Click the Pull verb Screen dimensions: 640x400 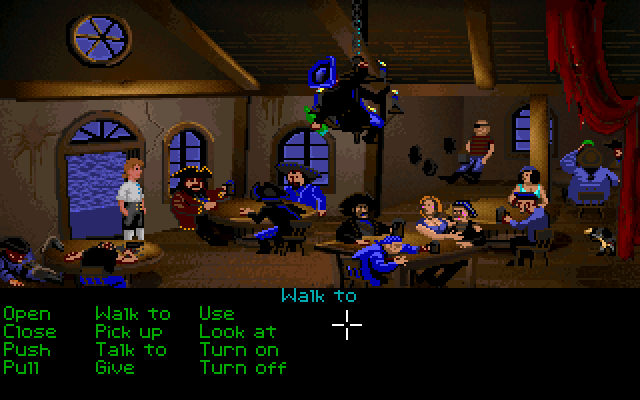coord(22,367)
